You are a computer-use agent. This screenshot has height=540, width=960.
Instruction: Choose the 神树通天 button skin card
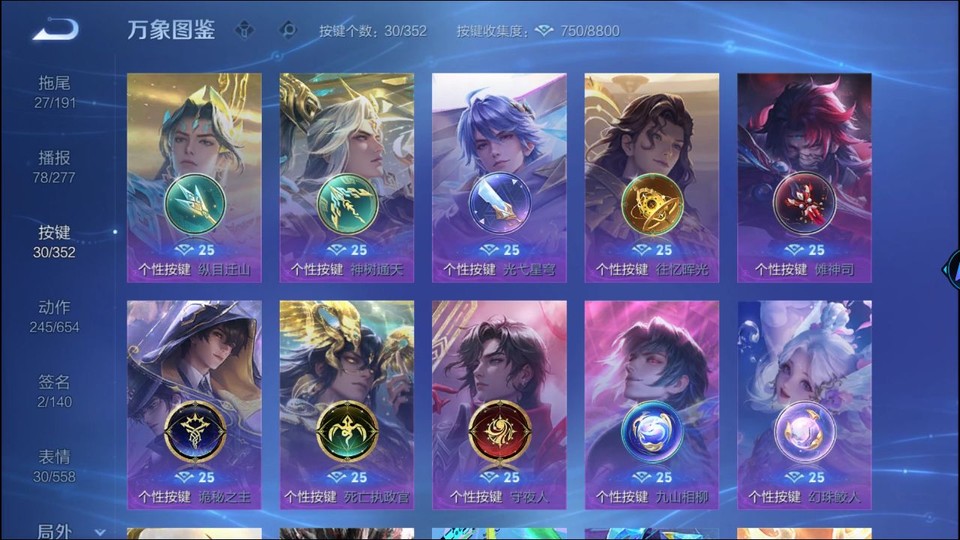347,177
